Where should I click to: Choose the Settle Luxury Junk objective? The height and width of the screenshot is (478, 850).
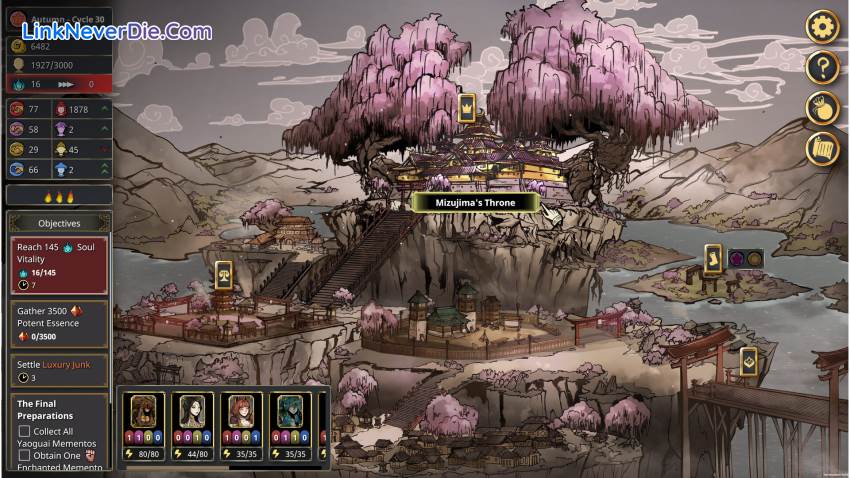click(x=59, y=370)
